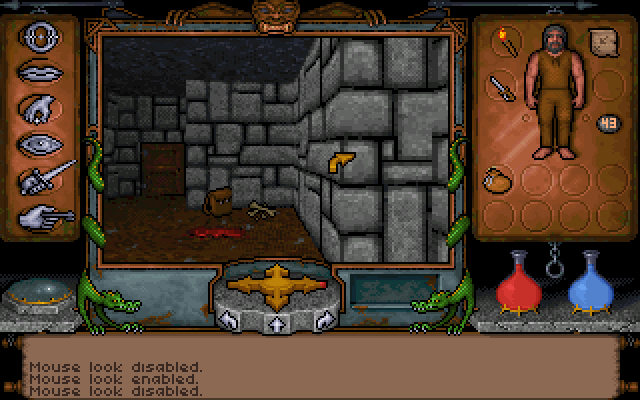Click the turn right arrow button

tap(324, 320)
